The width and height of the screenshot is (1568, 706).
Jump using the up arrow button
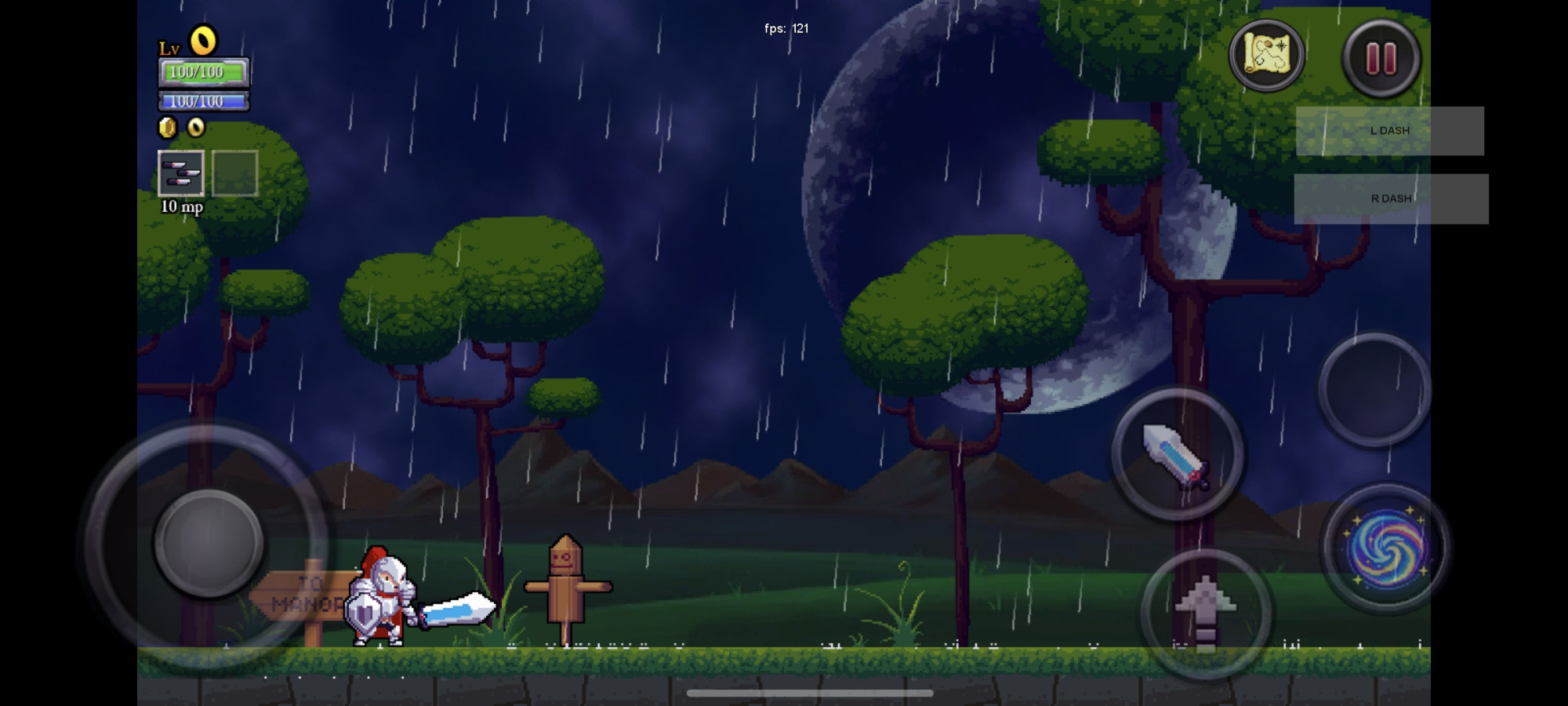(x=1205, y=613)
